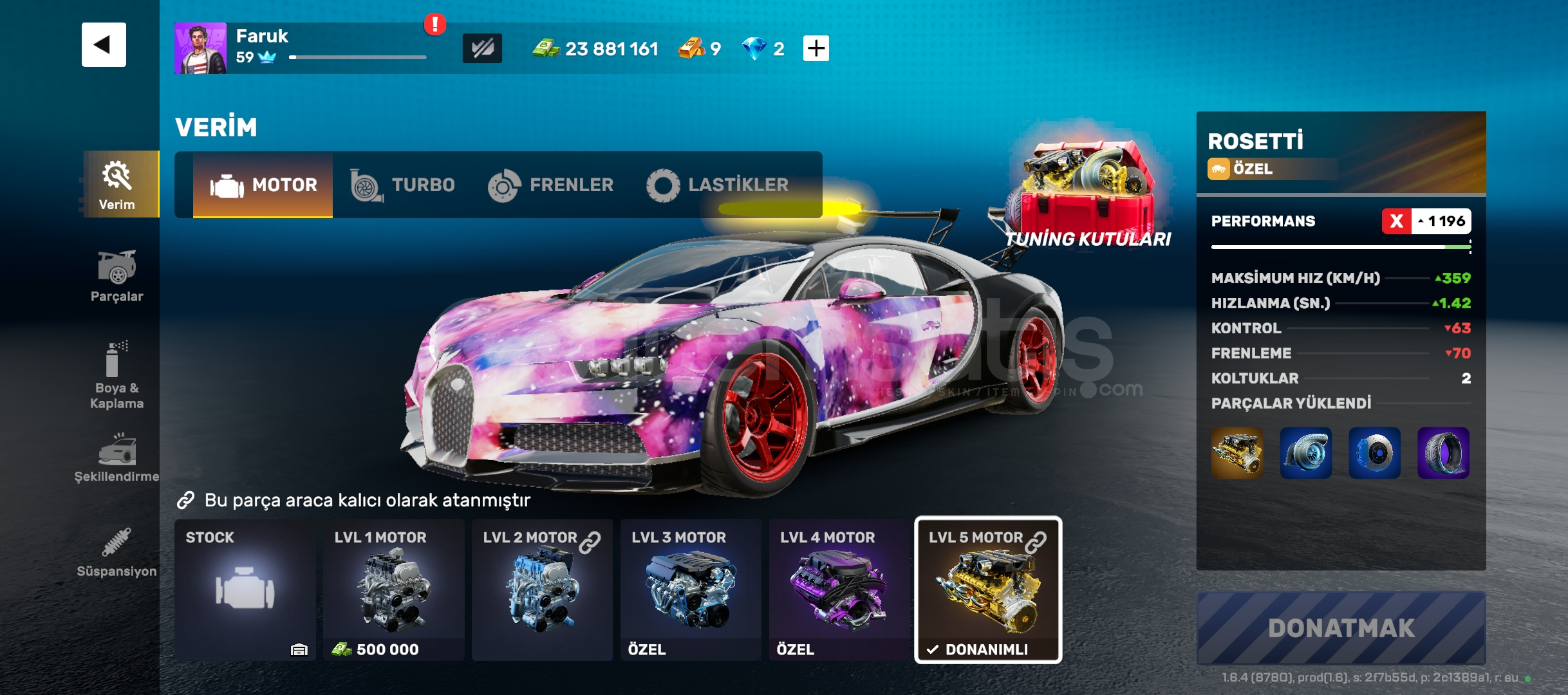Switch to the Turbo tab
The height and width of the screenshot is (695, 1568).
point(403,185)
